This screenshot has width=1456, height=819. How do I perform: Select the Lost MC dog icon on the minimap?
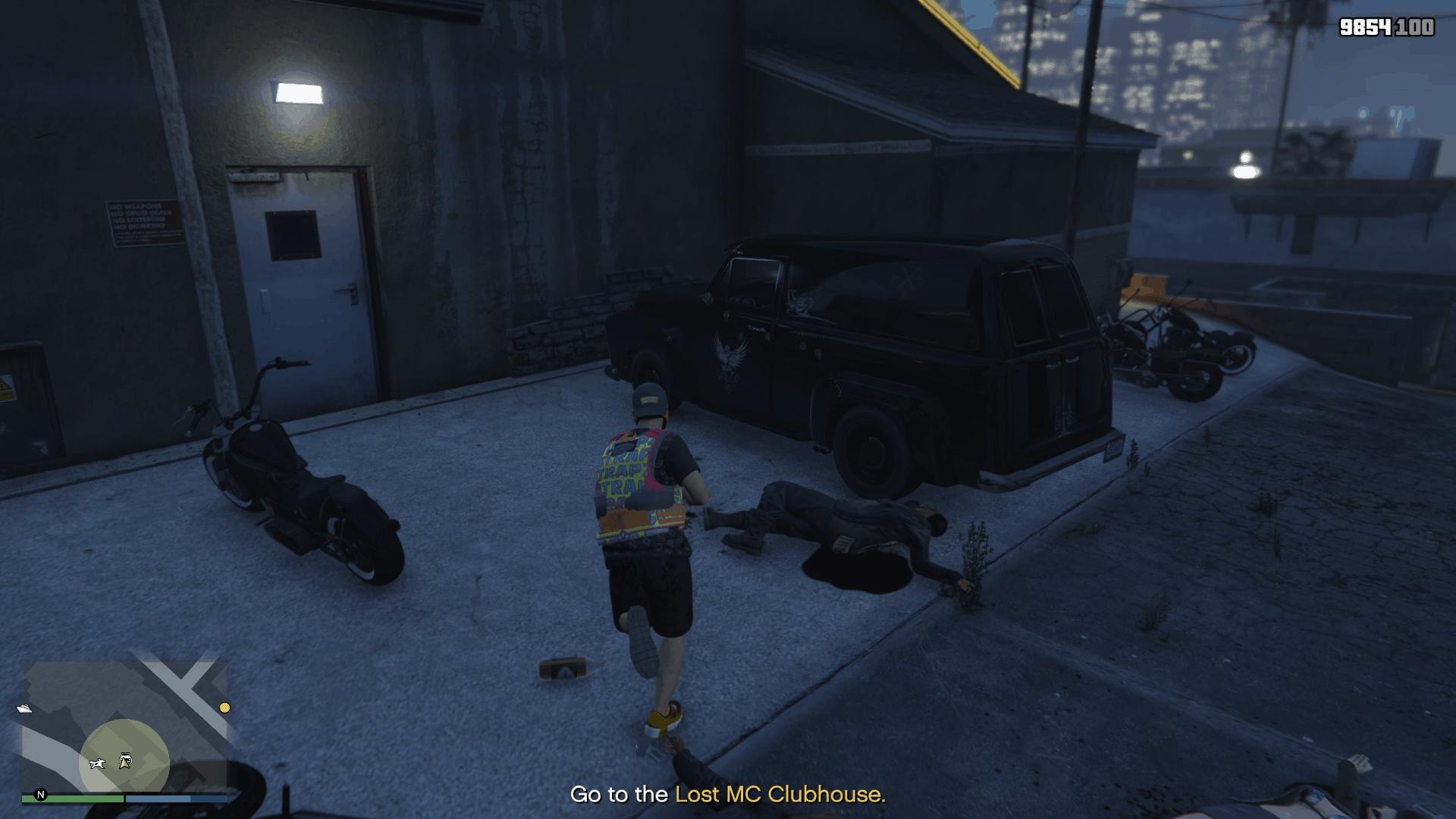tap(98, 764)
